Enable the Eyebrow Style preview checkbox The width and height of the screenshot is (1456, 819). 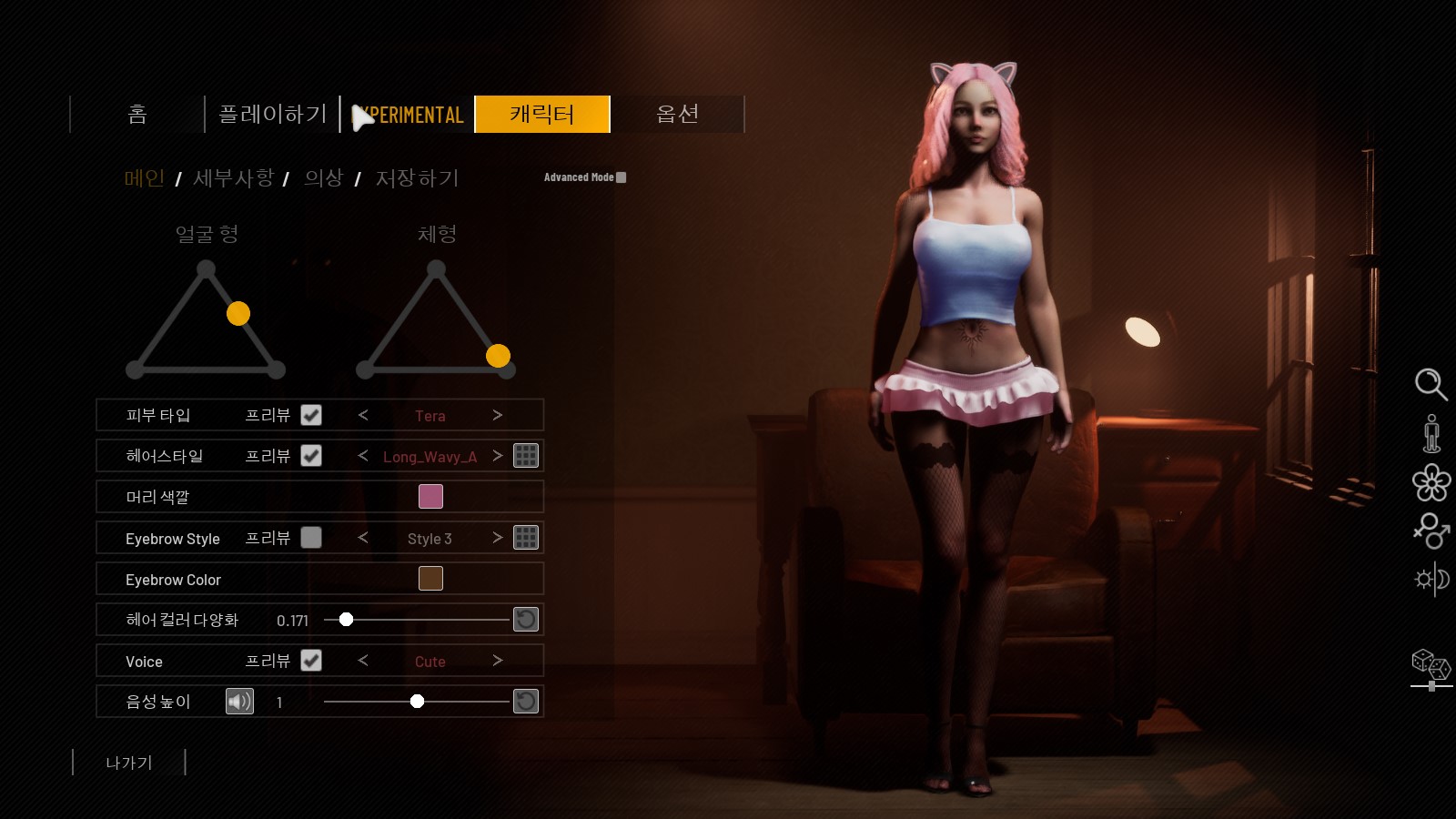pos(311,538)
